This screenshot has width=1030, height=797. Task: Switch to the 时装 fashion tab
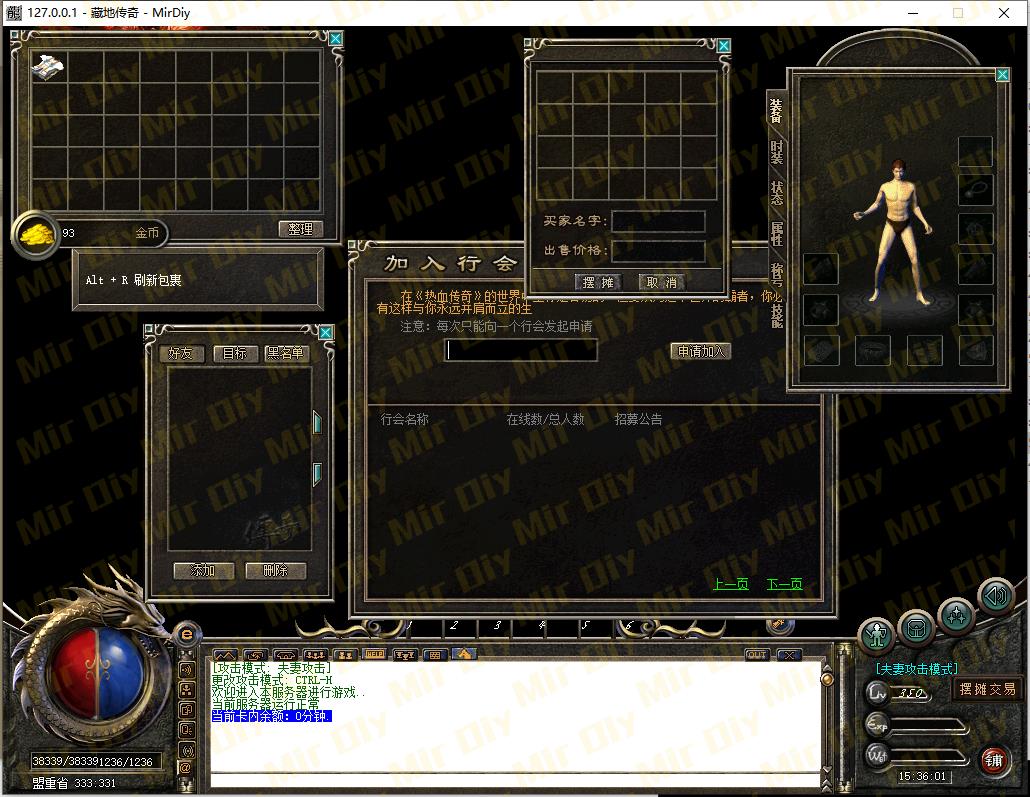[777, 152]
